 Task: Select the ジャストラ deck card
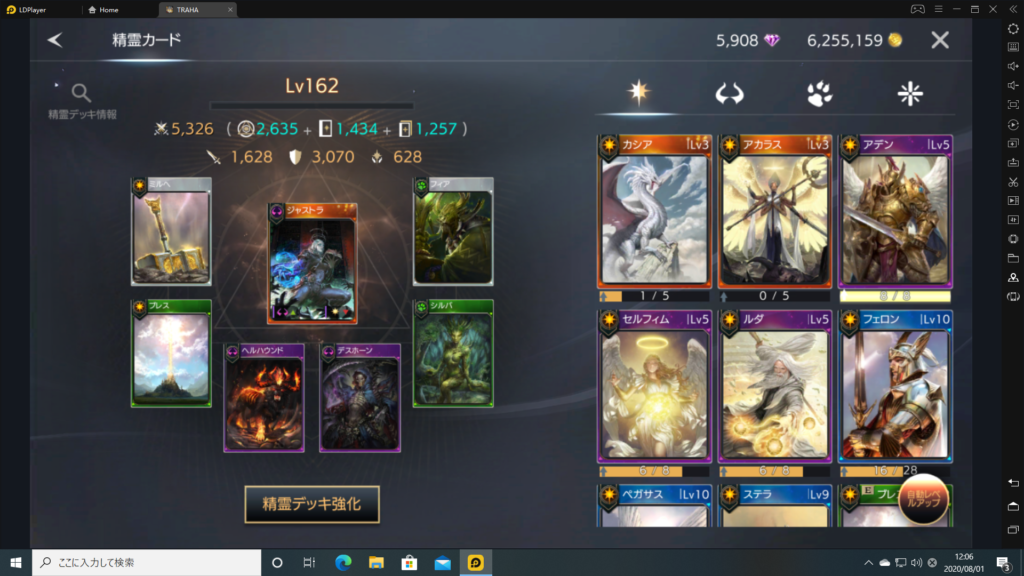[312, 264]
